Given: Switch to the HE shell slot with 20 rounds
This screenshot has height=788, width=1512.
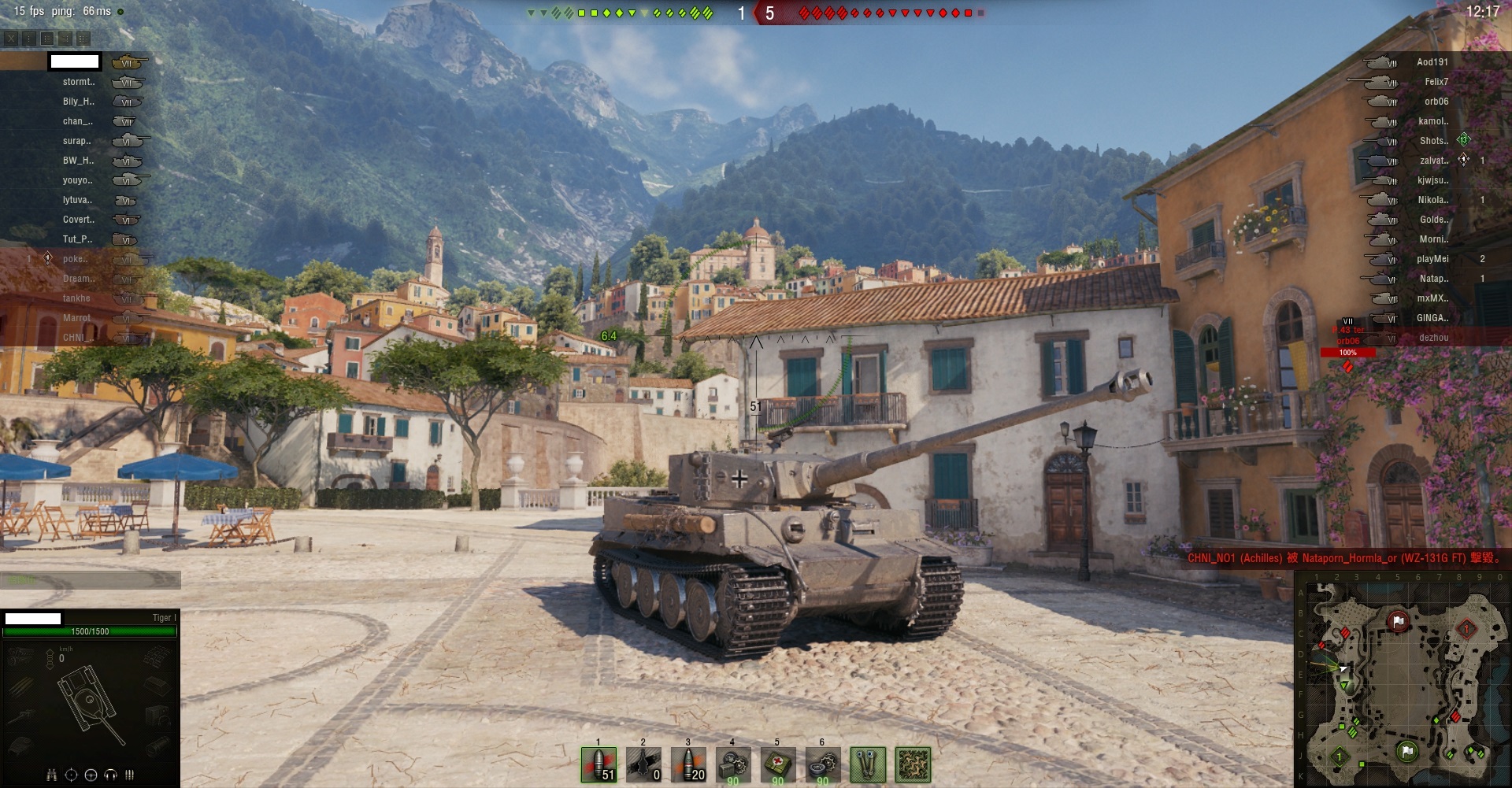Looking at the screenshot, I should click(x=688, y=764).
